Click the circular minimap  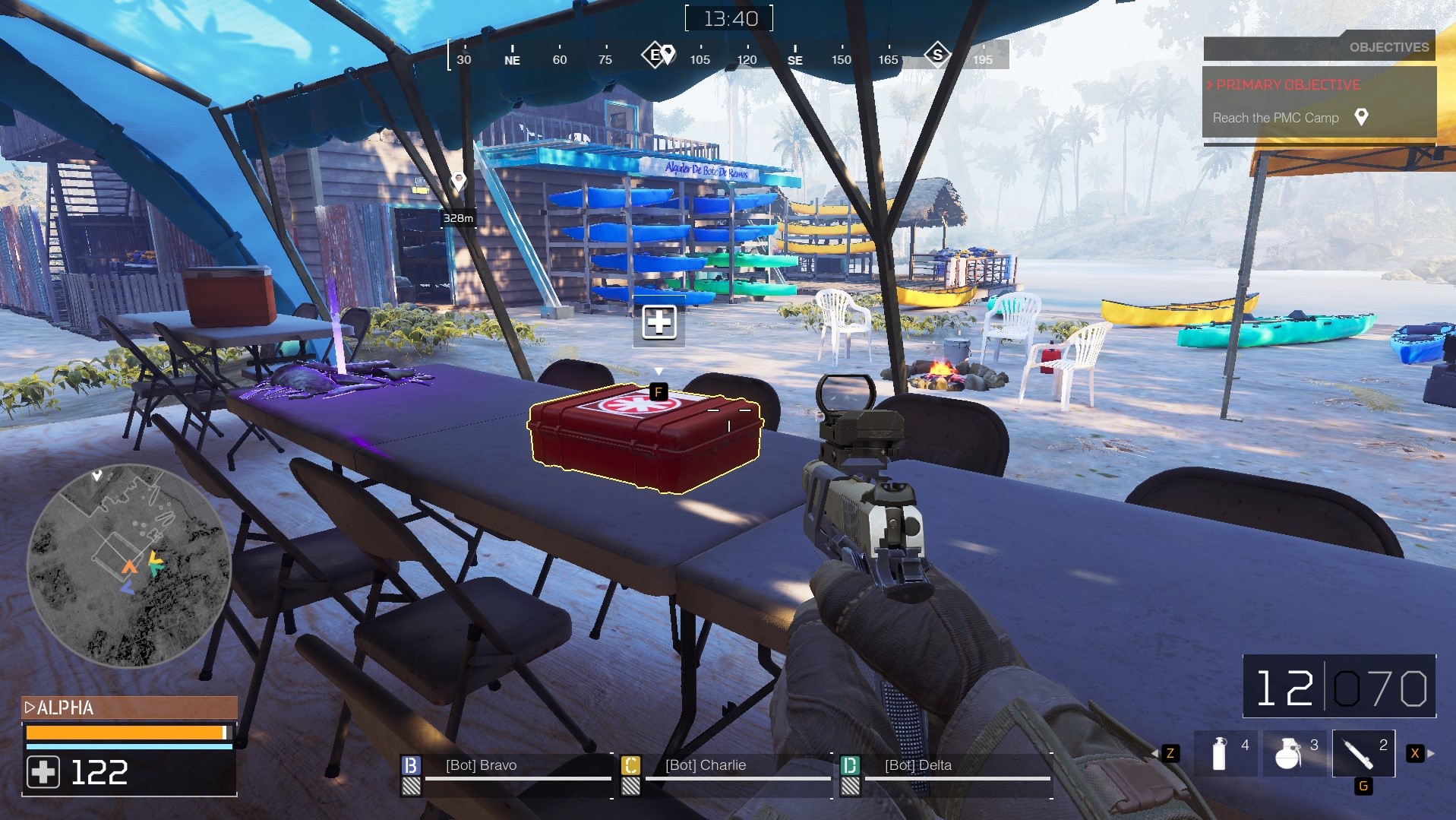tap(129, 565)
